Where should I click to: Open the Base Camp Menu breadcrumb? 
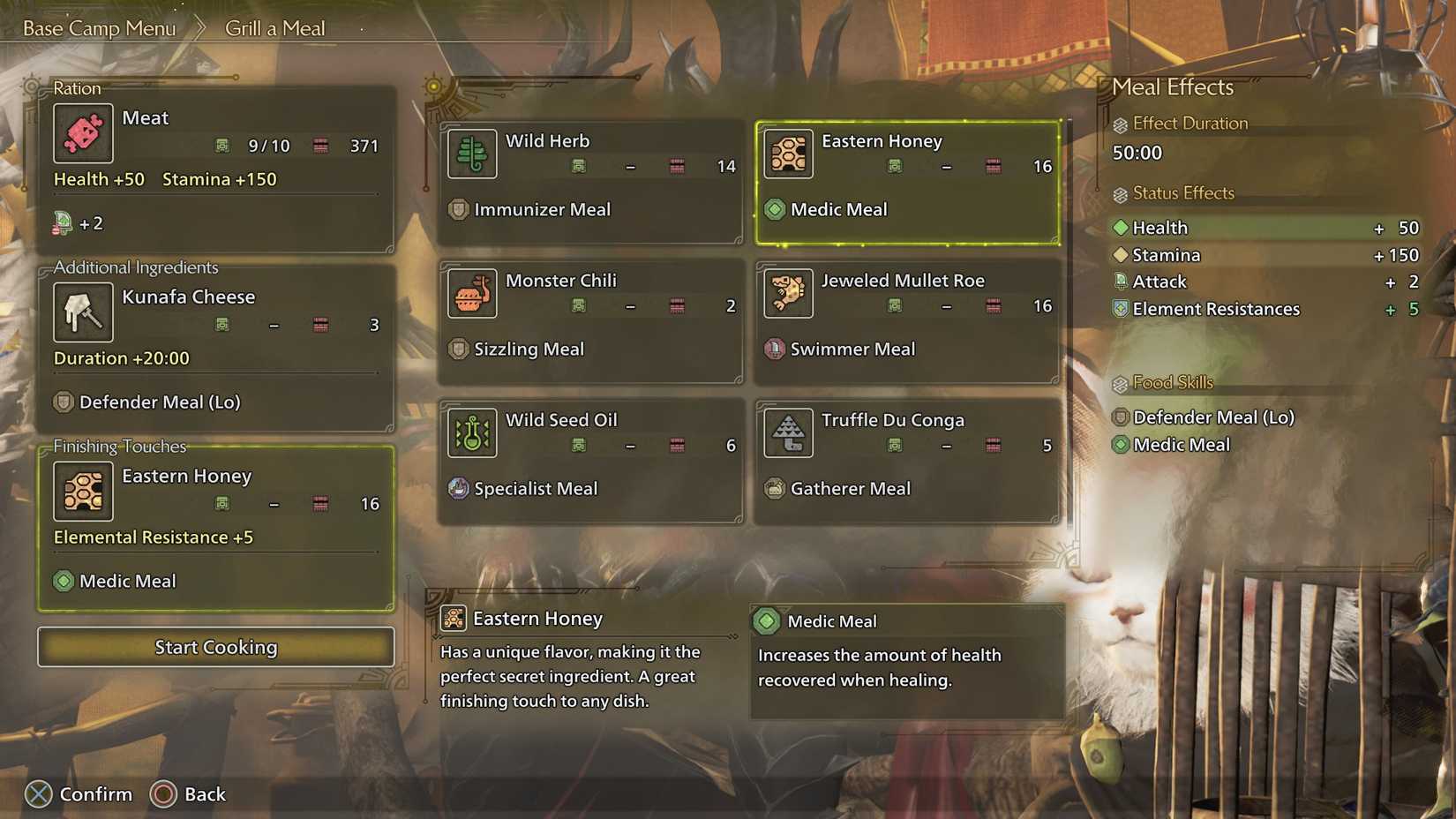pyautogui.click(x=99, y=27)
